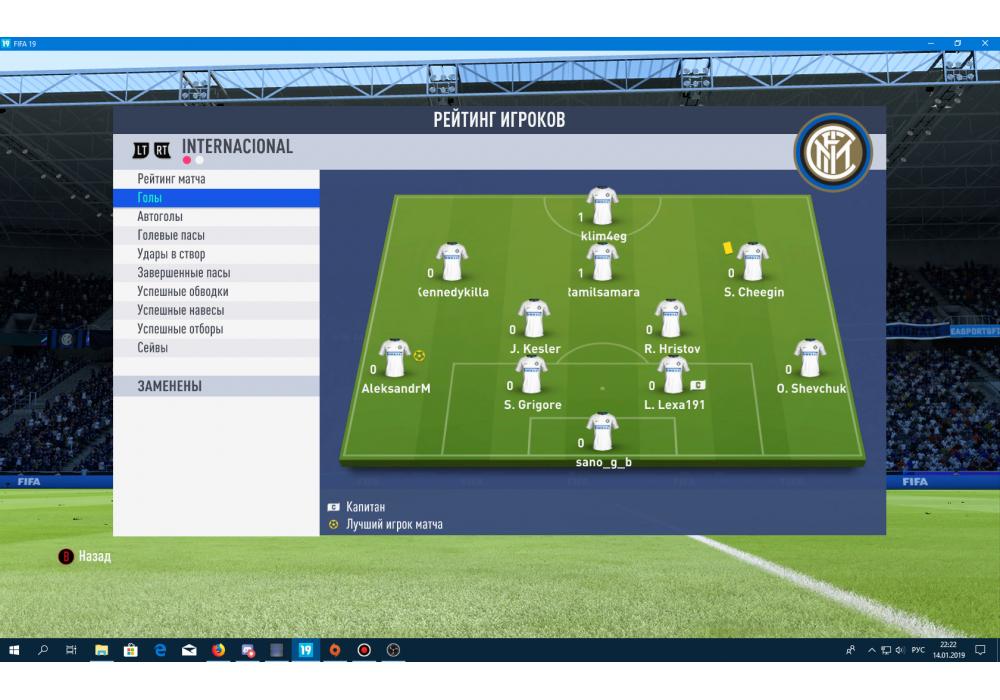Open the Голевые пасы stat list
Image resolution: width=1000 pixels, height=700 pixels.
171,236
